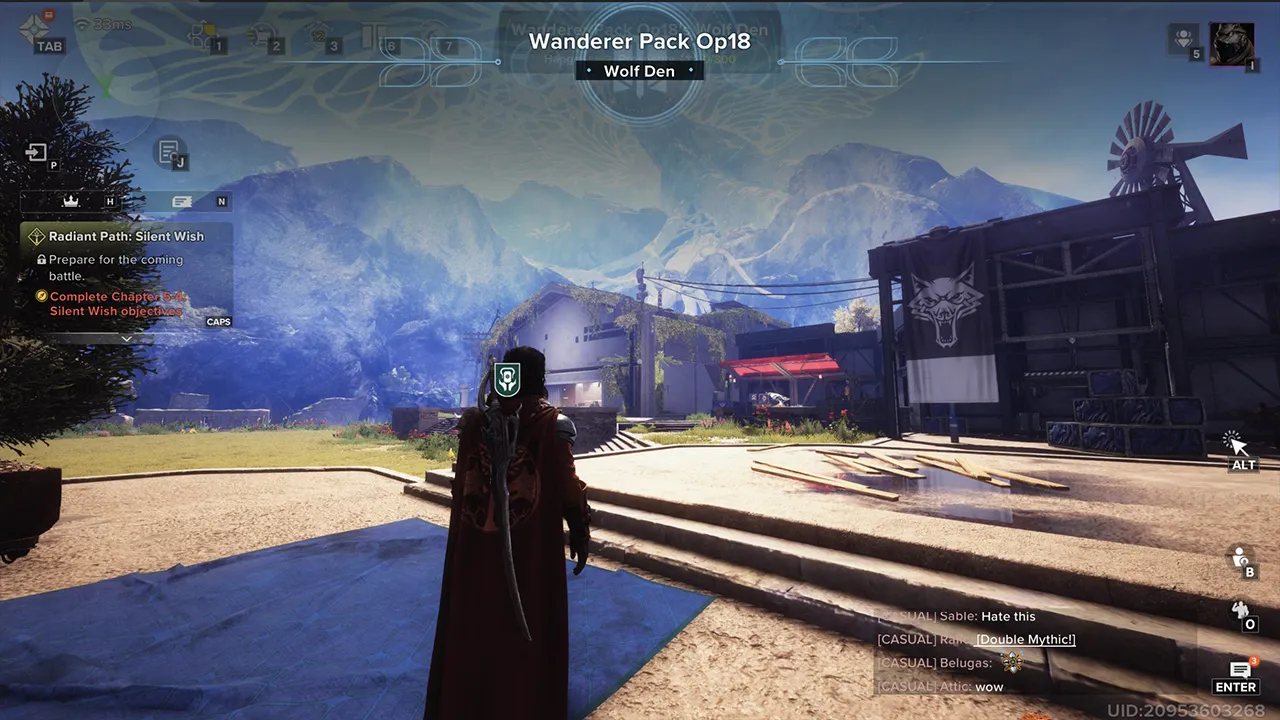Expand the quest tracker with down arrow
1280x720 pixels.
pyautogui.click(x=126, y=339)
